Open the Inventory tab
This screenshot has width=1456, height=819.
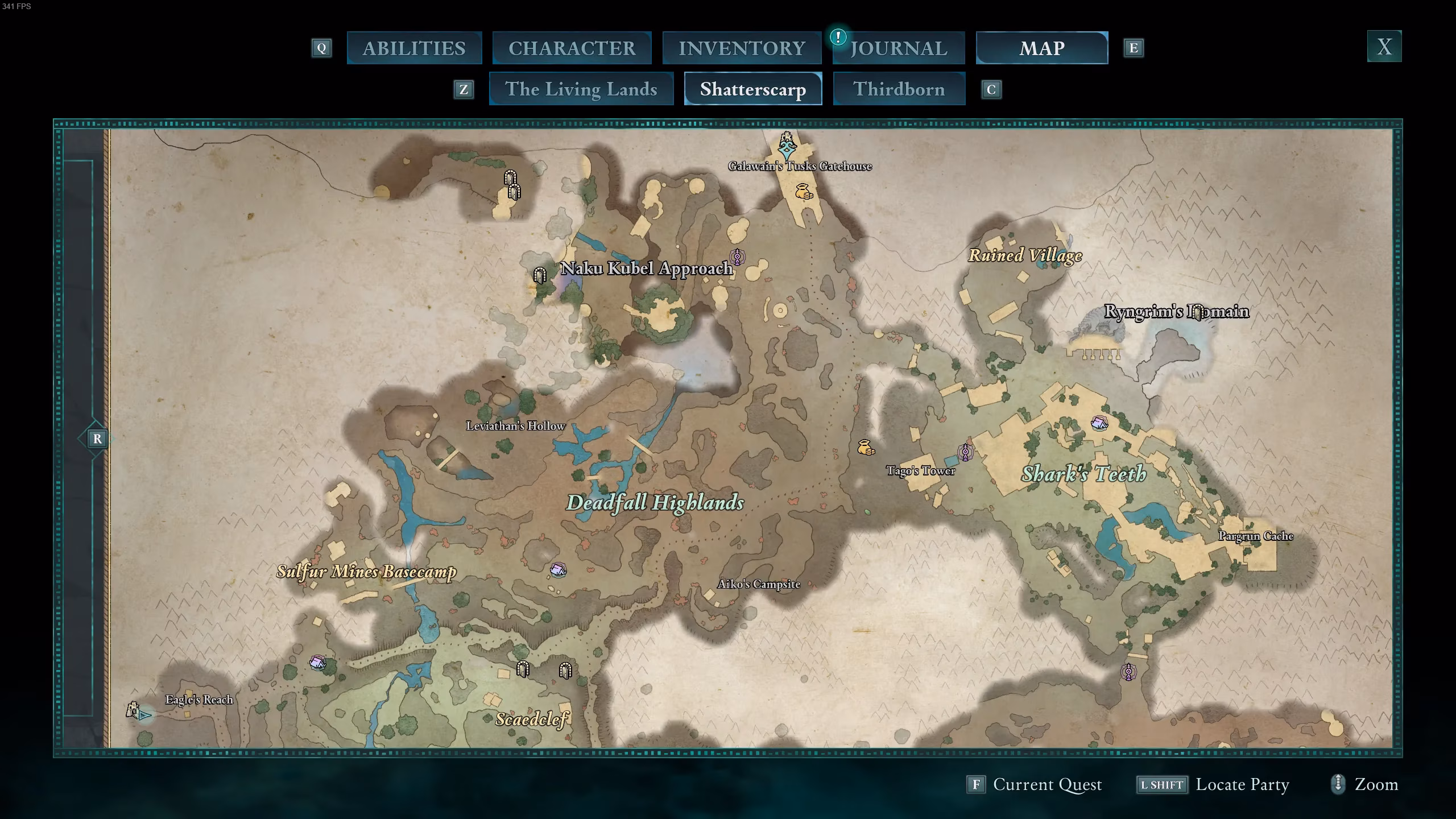pos(742,48)
